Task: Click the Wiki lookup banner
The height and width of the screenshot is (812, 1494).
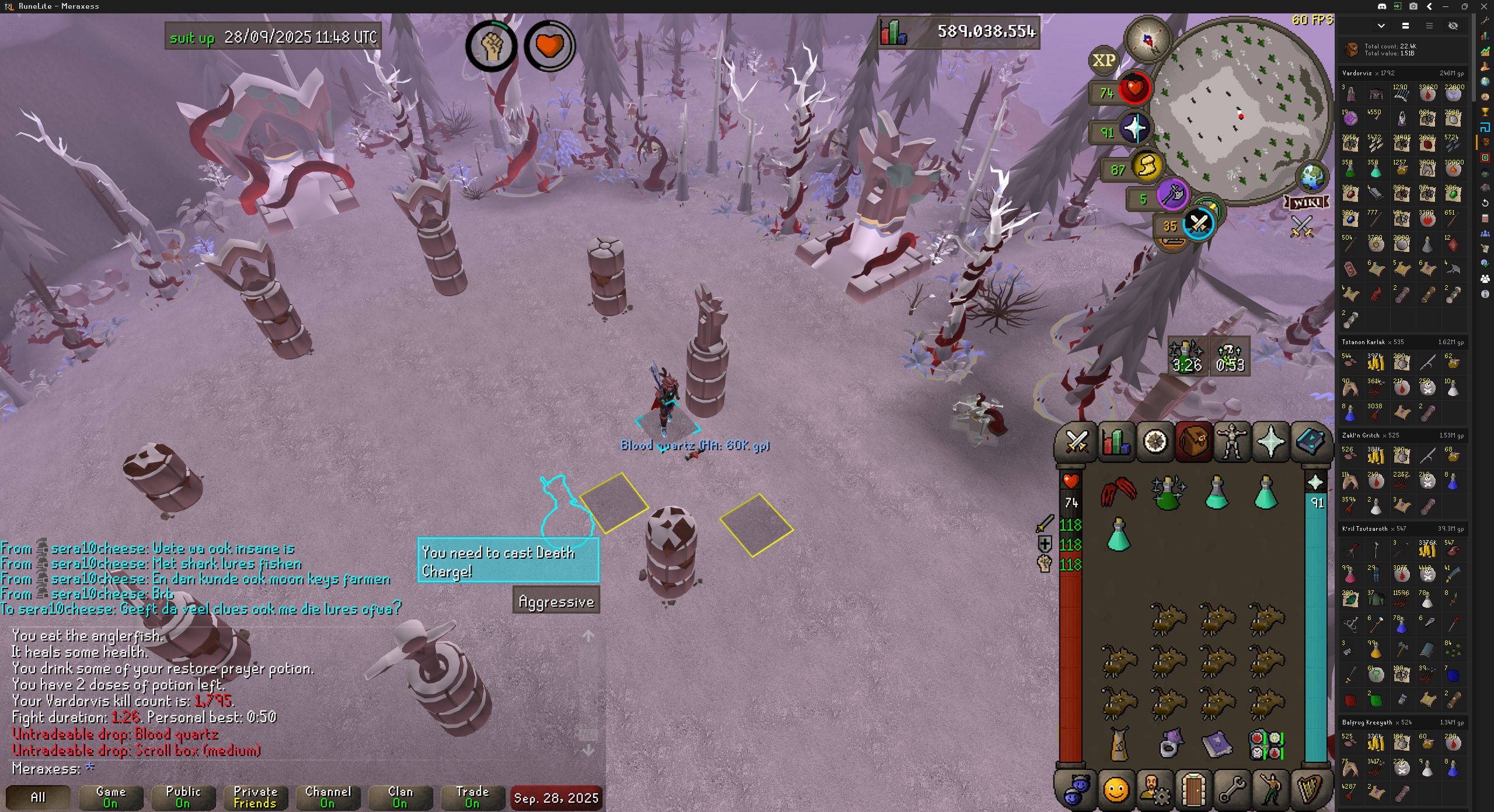Action: pos(1307,202)
